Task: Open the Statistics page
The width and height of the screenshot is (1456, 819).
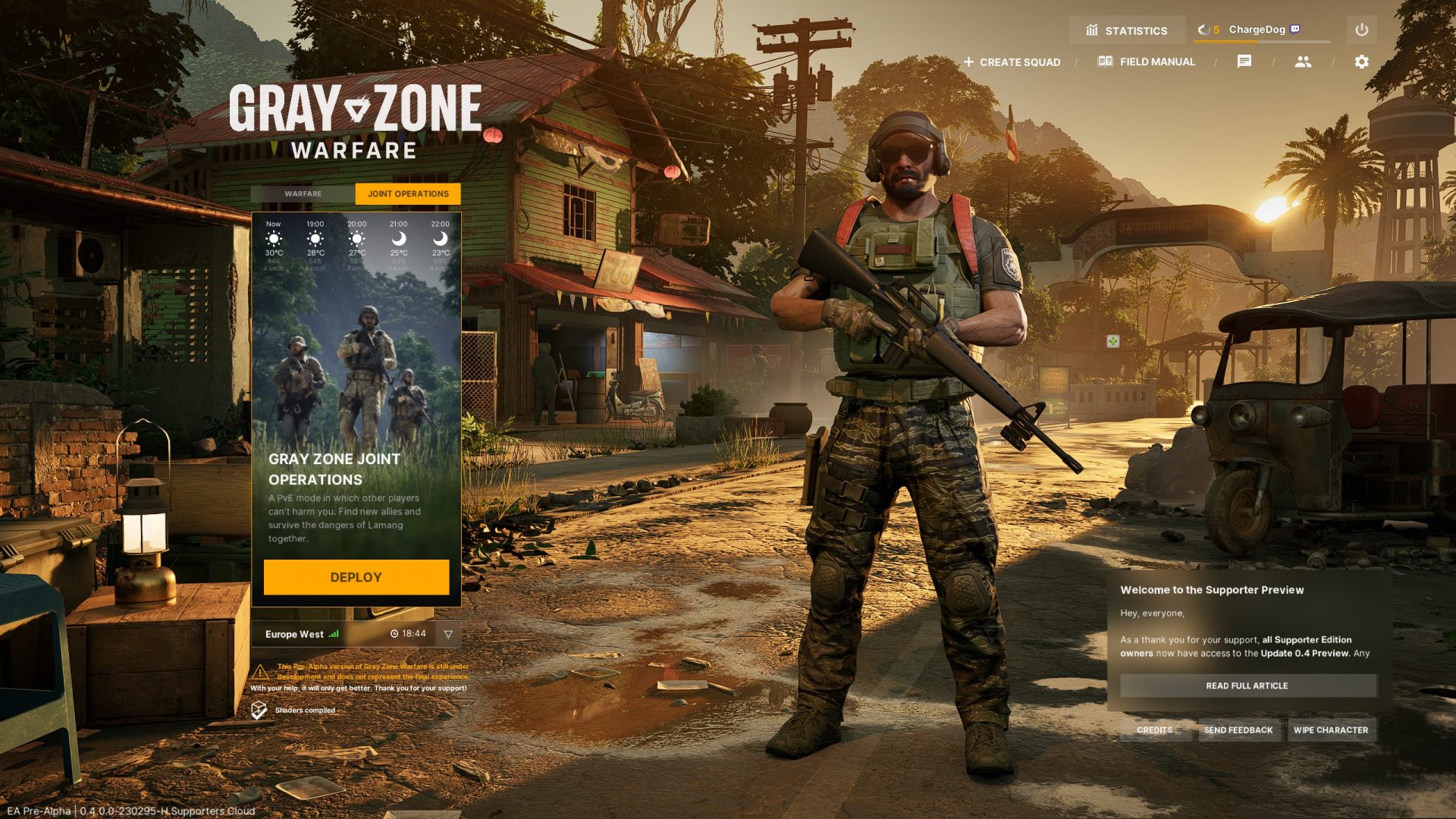Action: pyautogui.click(x=1126, y=30)
